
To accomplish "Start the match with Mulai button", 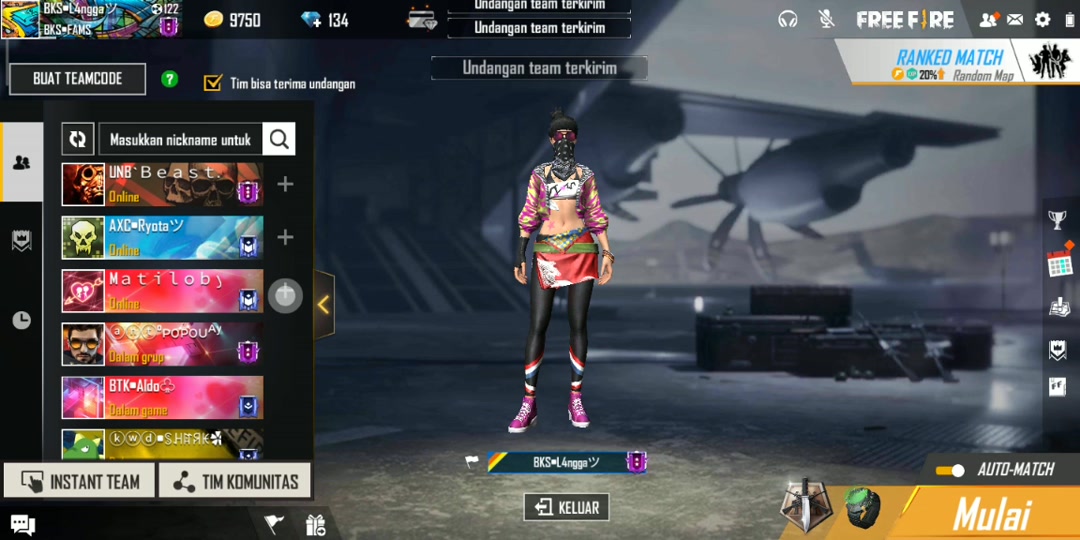I will [992, 514].
